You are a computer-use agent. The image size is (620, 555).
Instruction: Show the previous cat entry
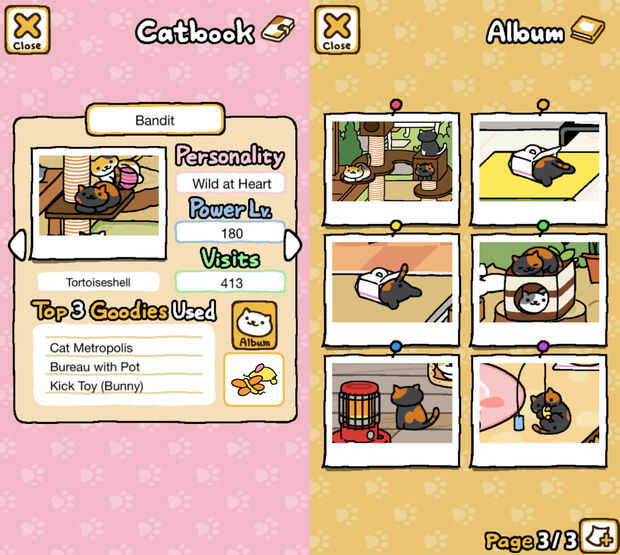[17, 245]
